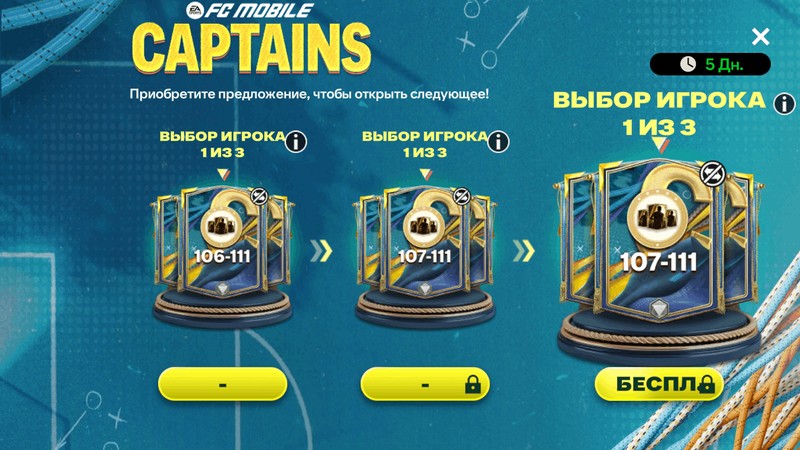Open the 106-111 player pick pack
Viewport: 800px width, 450px height.
[x=222, y=250]
